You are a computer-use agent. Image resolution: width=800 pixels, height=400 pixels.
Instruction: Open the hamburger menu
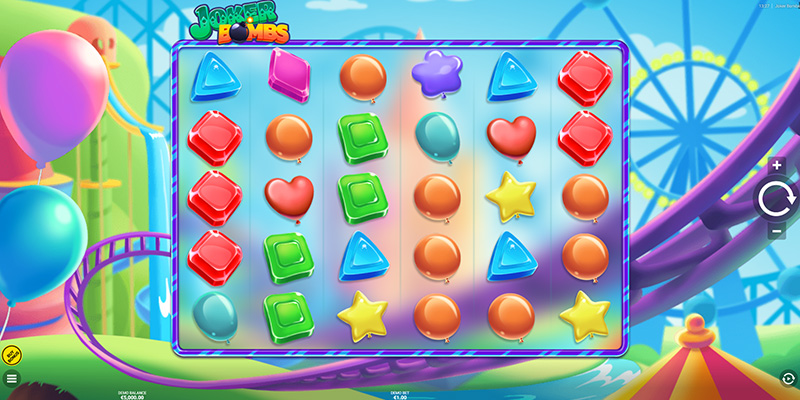(x=12, y=379)
